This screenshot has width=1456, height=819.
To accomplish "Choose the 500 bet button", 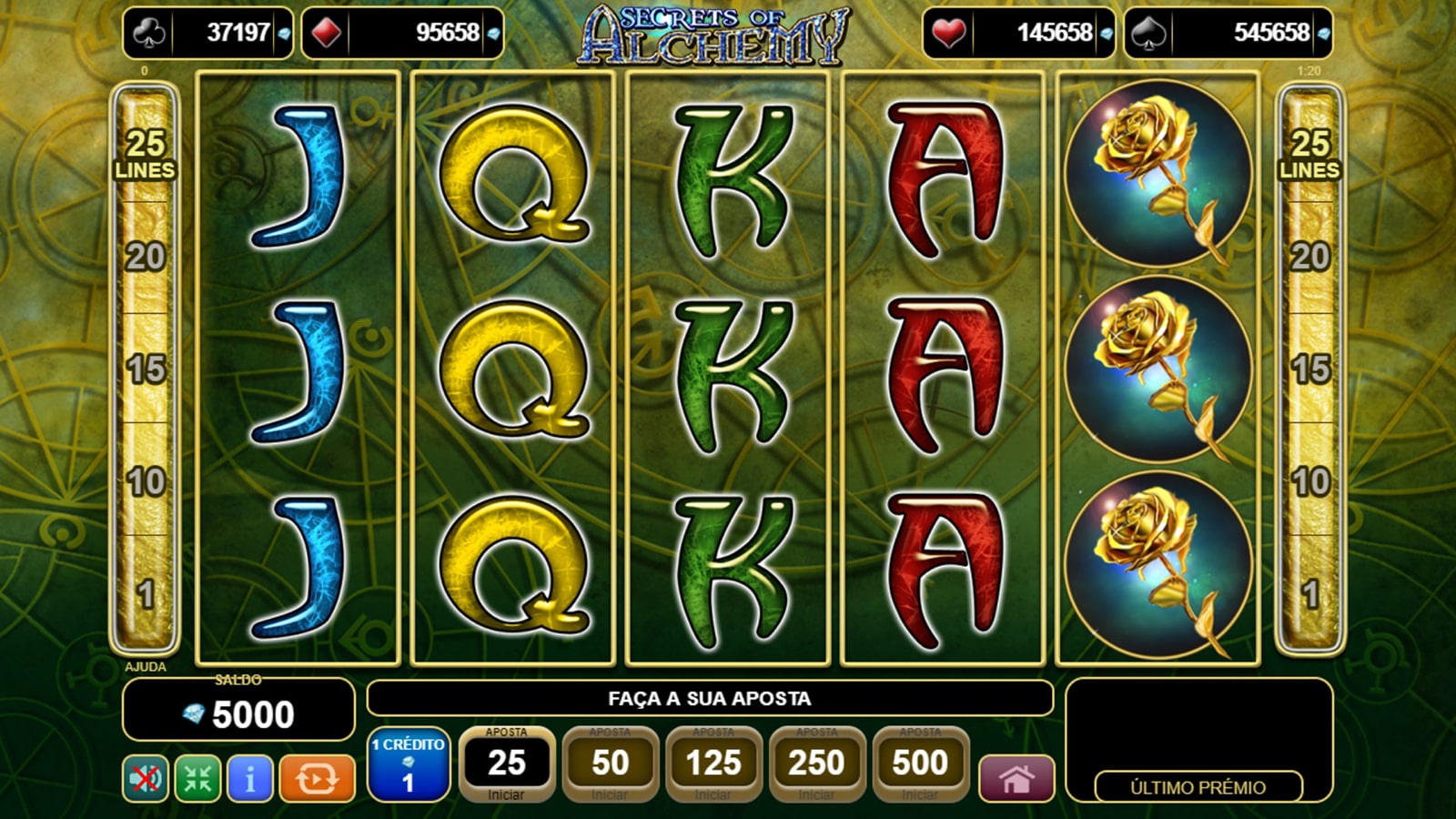I will point(920,764).
